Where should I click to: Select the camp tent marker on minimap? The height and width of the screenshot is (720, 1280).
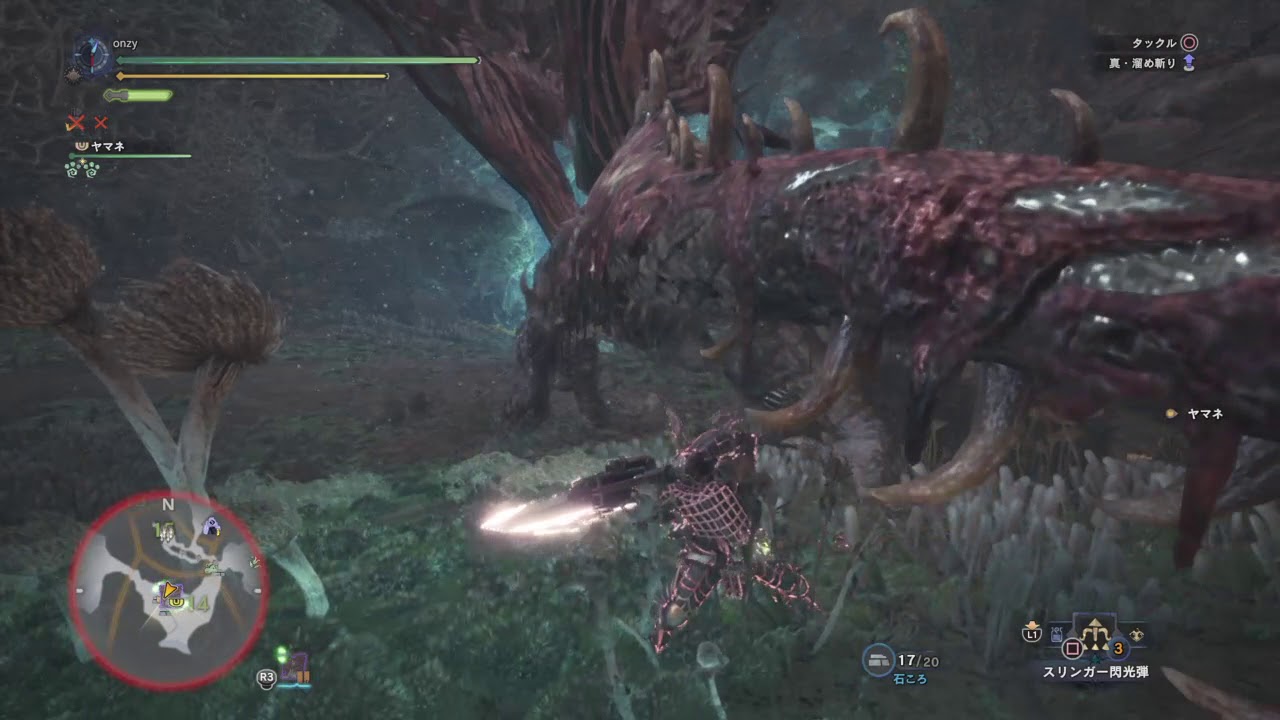[211, 525]
